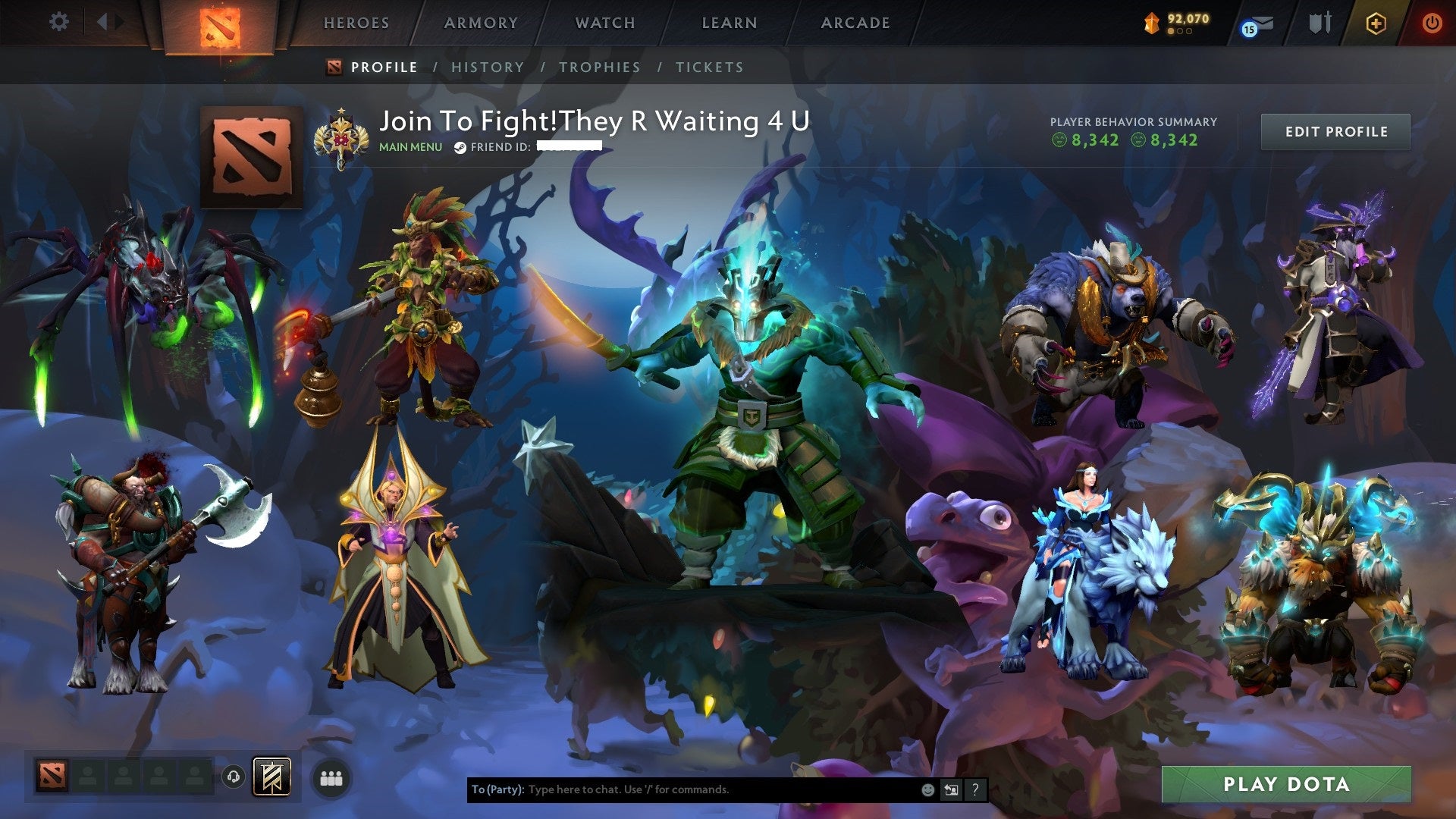Toggle voice chat with headset icon
The width and height of the screenshot is (1456, 819).
click(235, 776)
